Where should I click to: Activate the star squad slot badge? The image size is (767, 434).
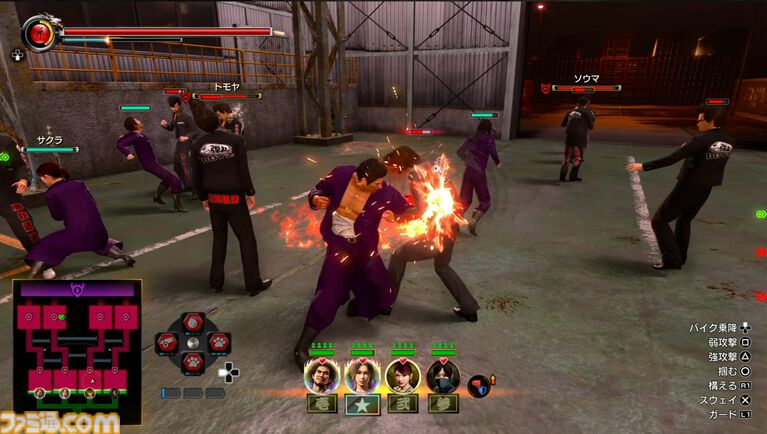361,404
